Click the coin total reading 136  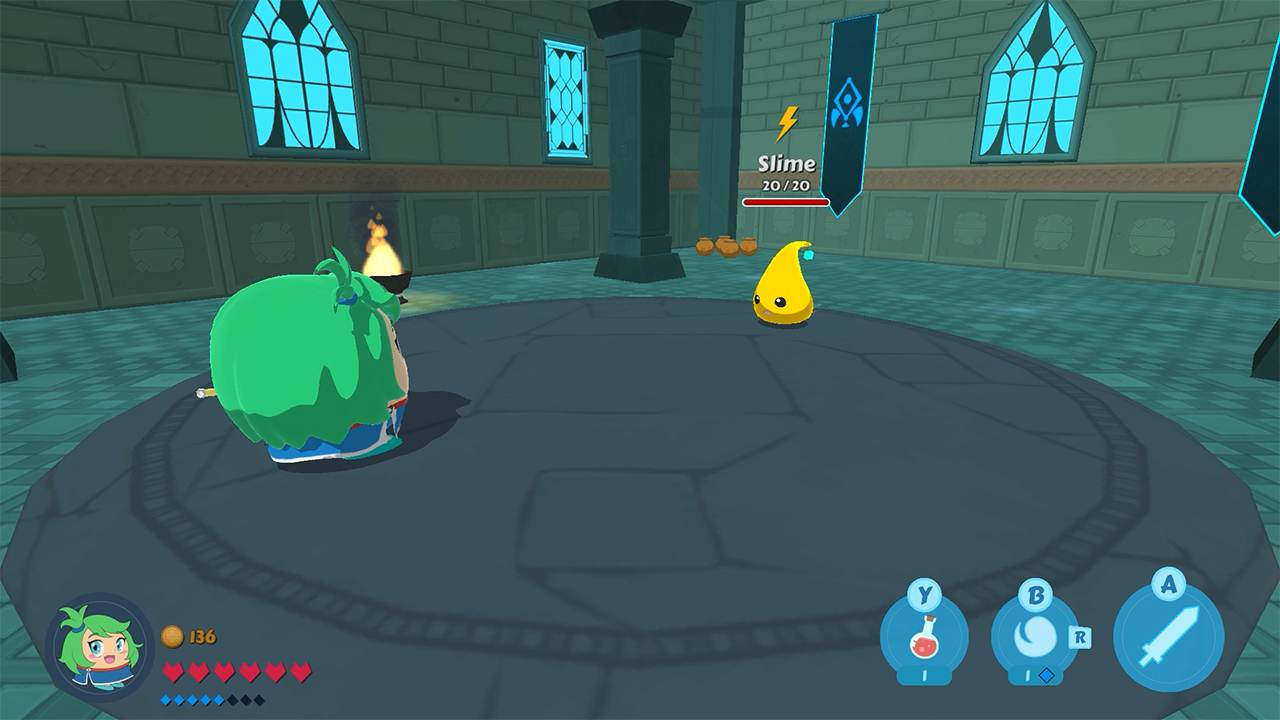click(201, 636)
